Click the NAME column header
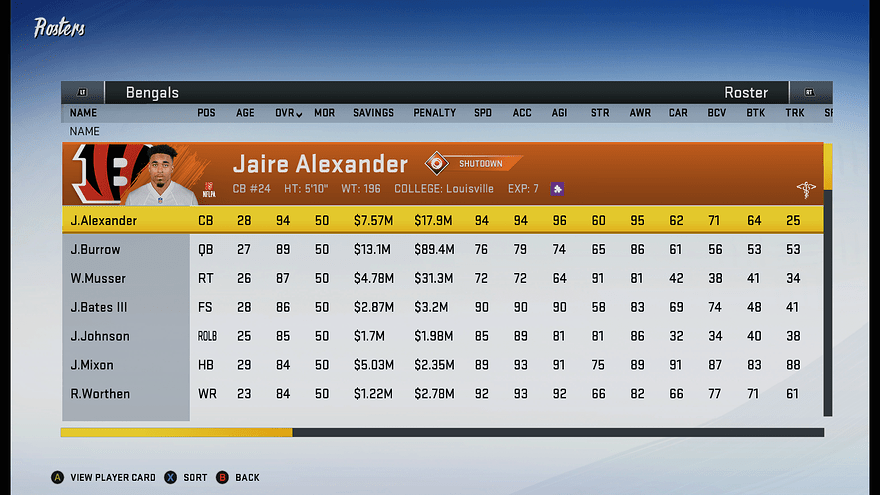Viewport: 880px width, 495px height. [x=83, y=113]
